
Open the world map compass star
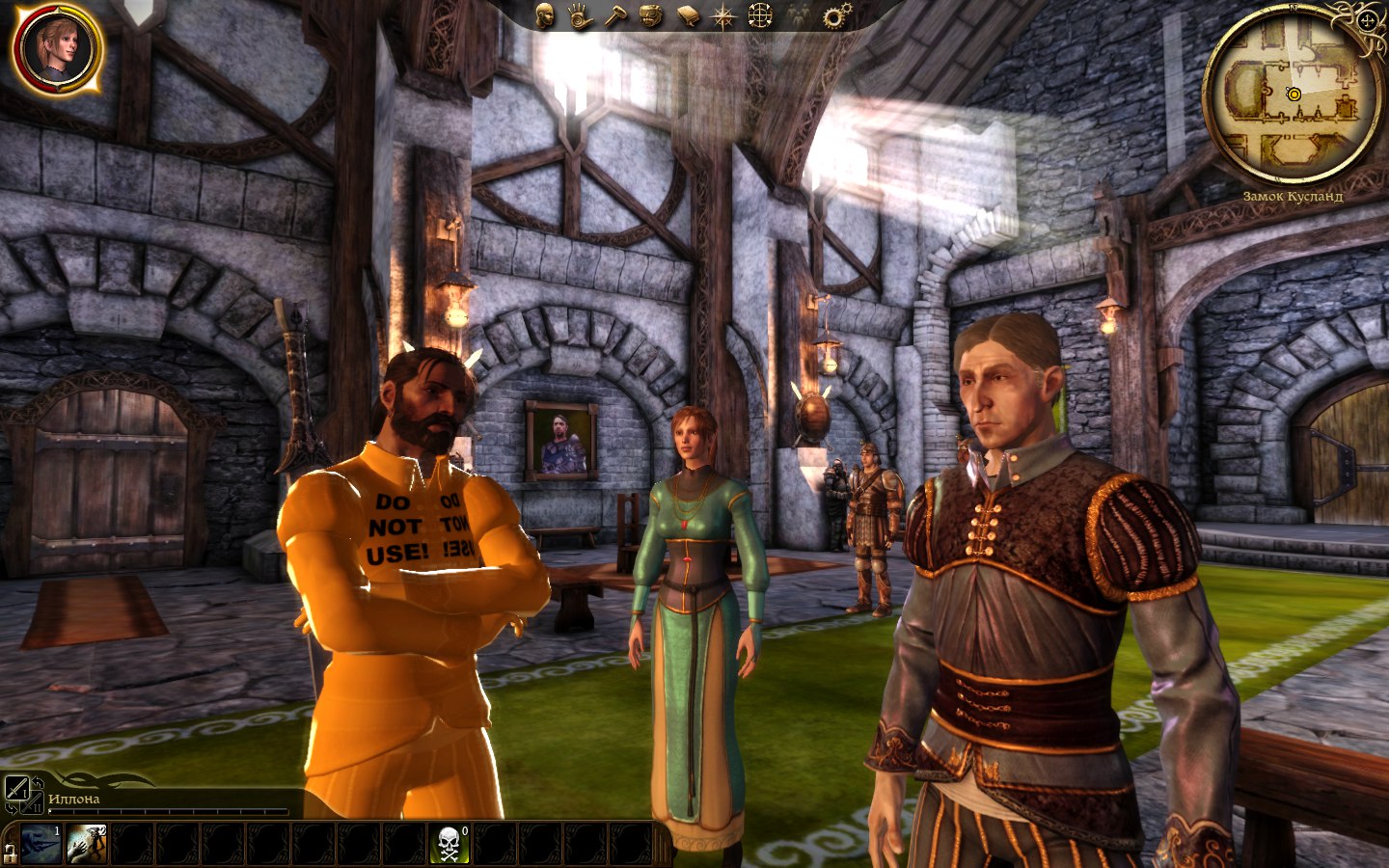tap(723, 15)
